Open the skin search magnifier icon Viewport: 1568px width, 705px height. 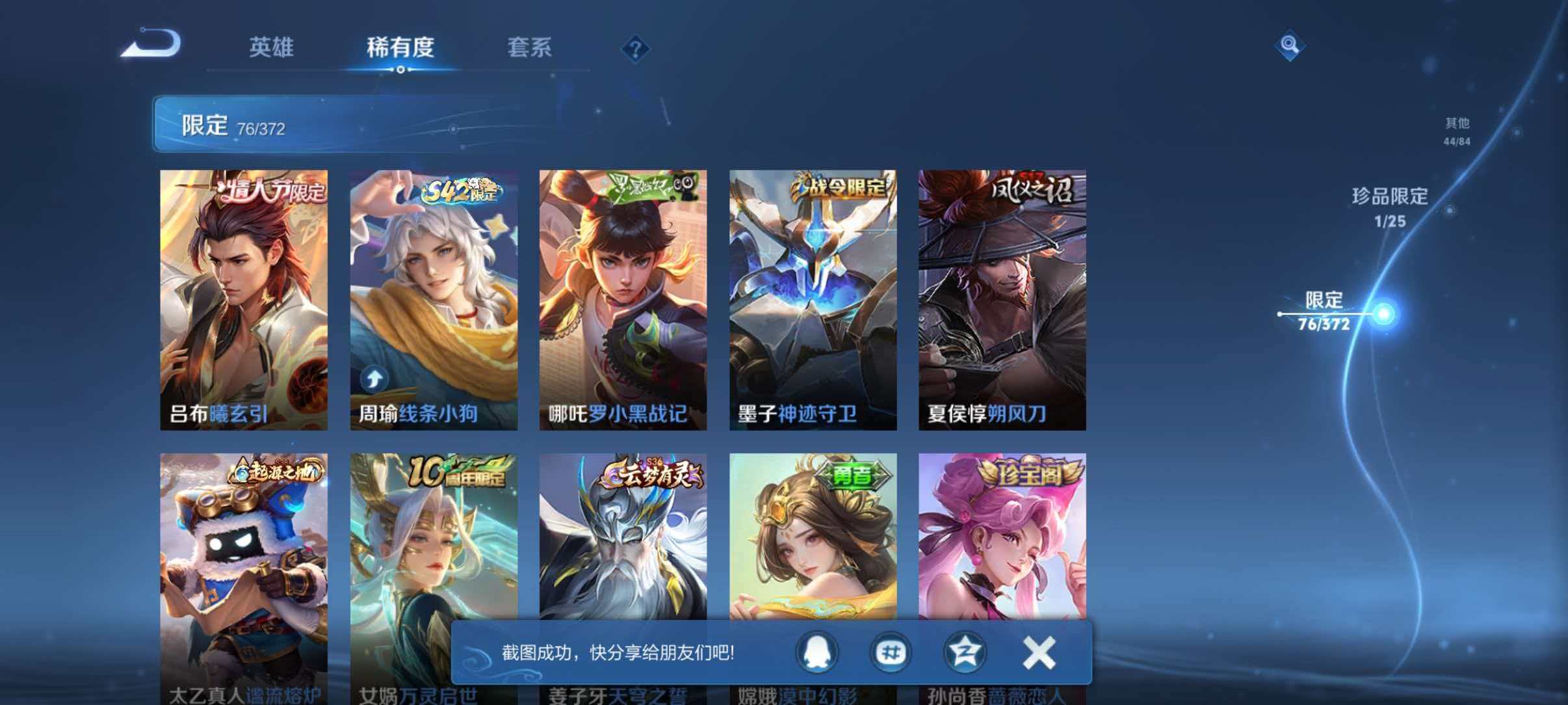[x=1289, y=46]
